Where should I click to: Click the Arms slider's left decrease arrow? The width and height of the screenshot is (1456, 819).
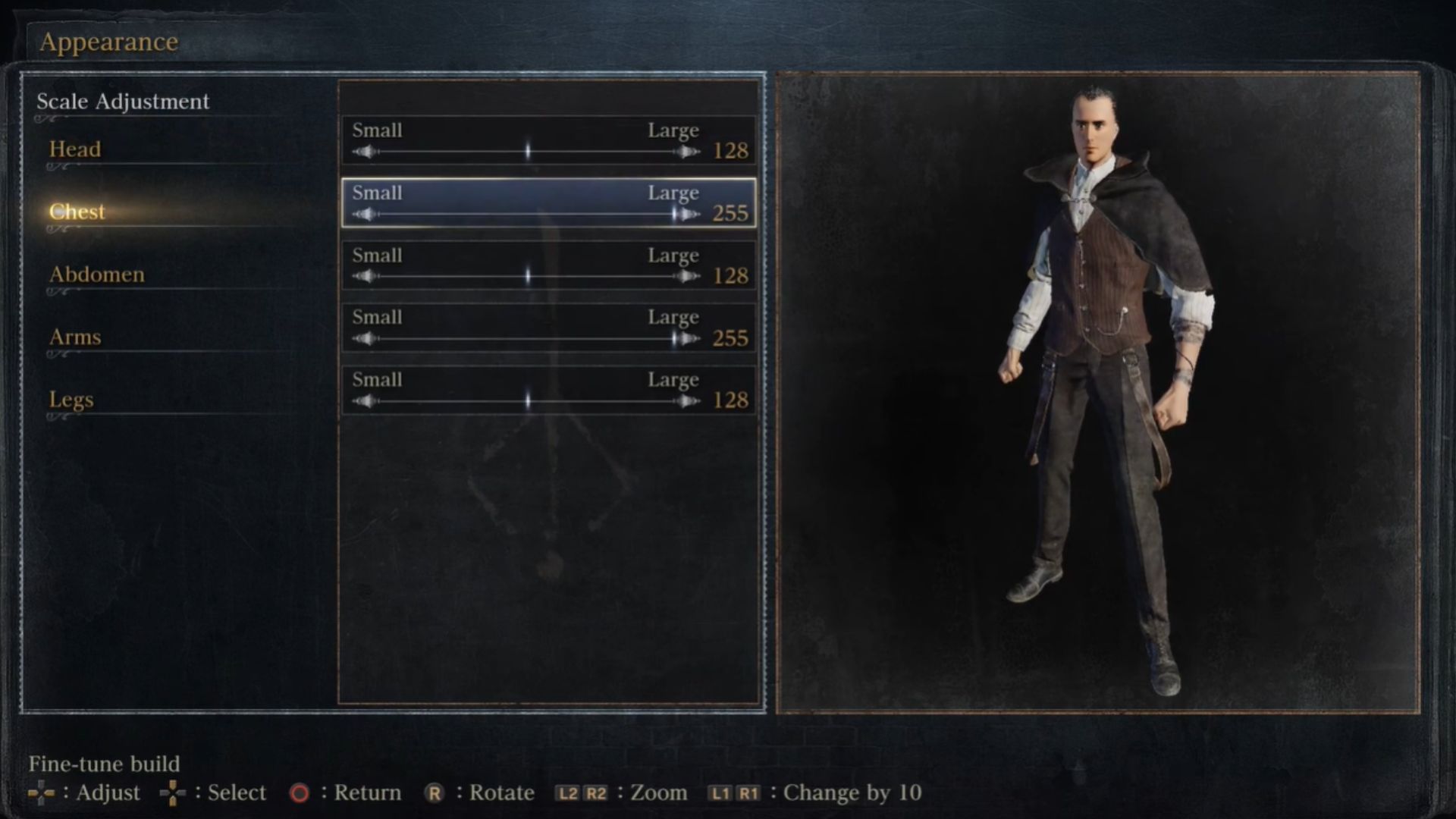click(x=365, y=339)
